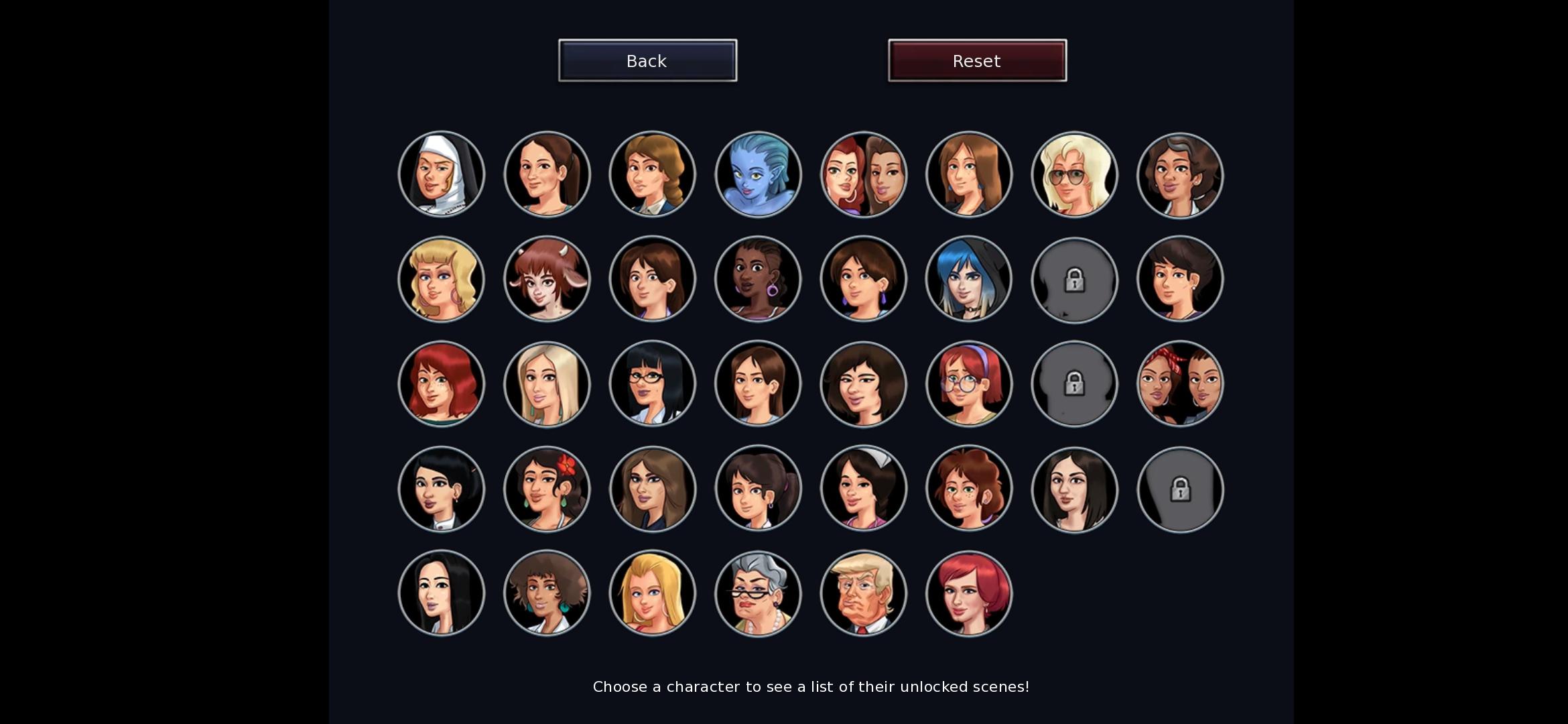Open the blue-haired goth girl's scenes
Viewport: 1568px width, 724px height.
point(969,280)
